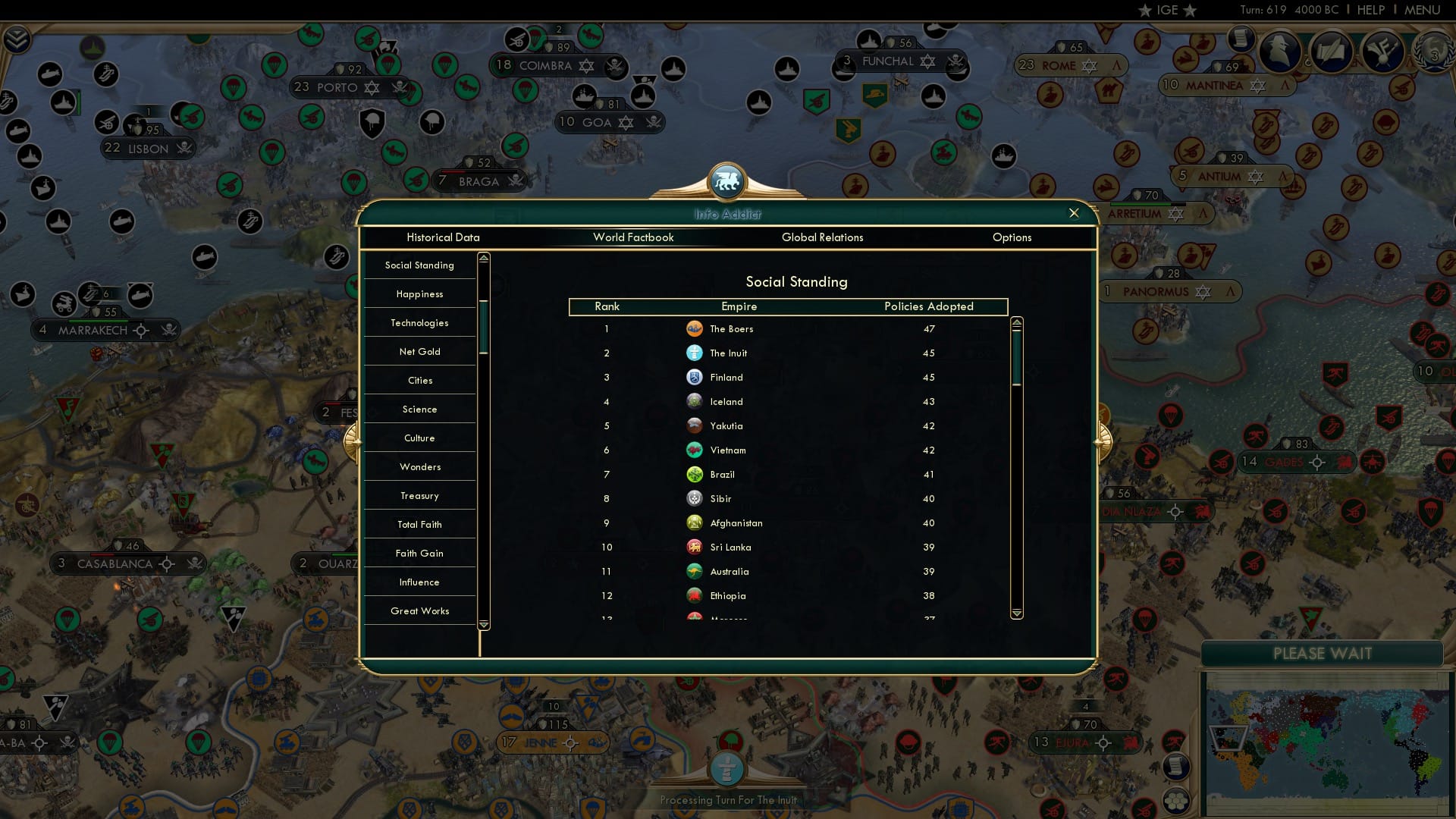
Task: Click Sri Lanka's lion icon
Action: click(696, 547)
